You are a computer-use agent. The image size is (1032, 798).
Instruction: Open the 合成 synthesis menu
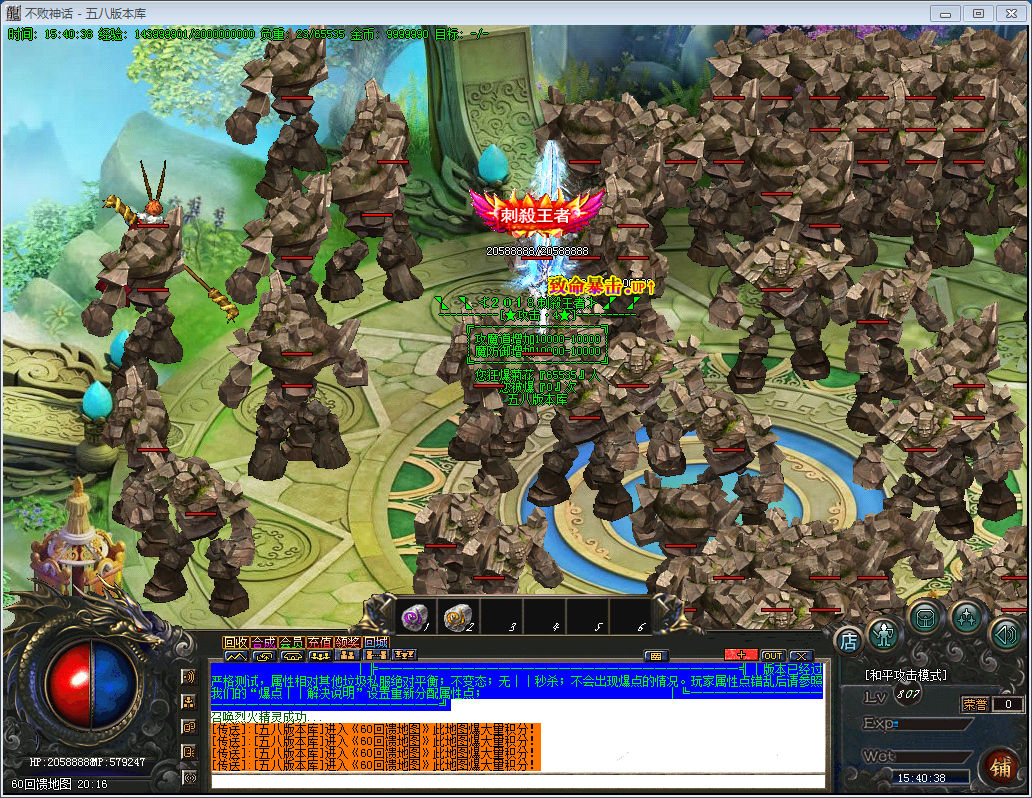[x=264, y=642]
